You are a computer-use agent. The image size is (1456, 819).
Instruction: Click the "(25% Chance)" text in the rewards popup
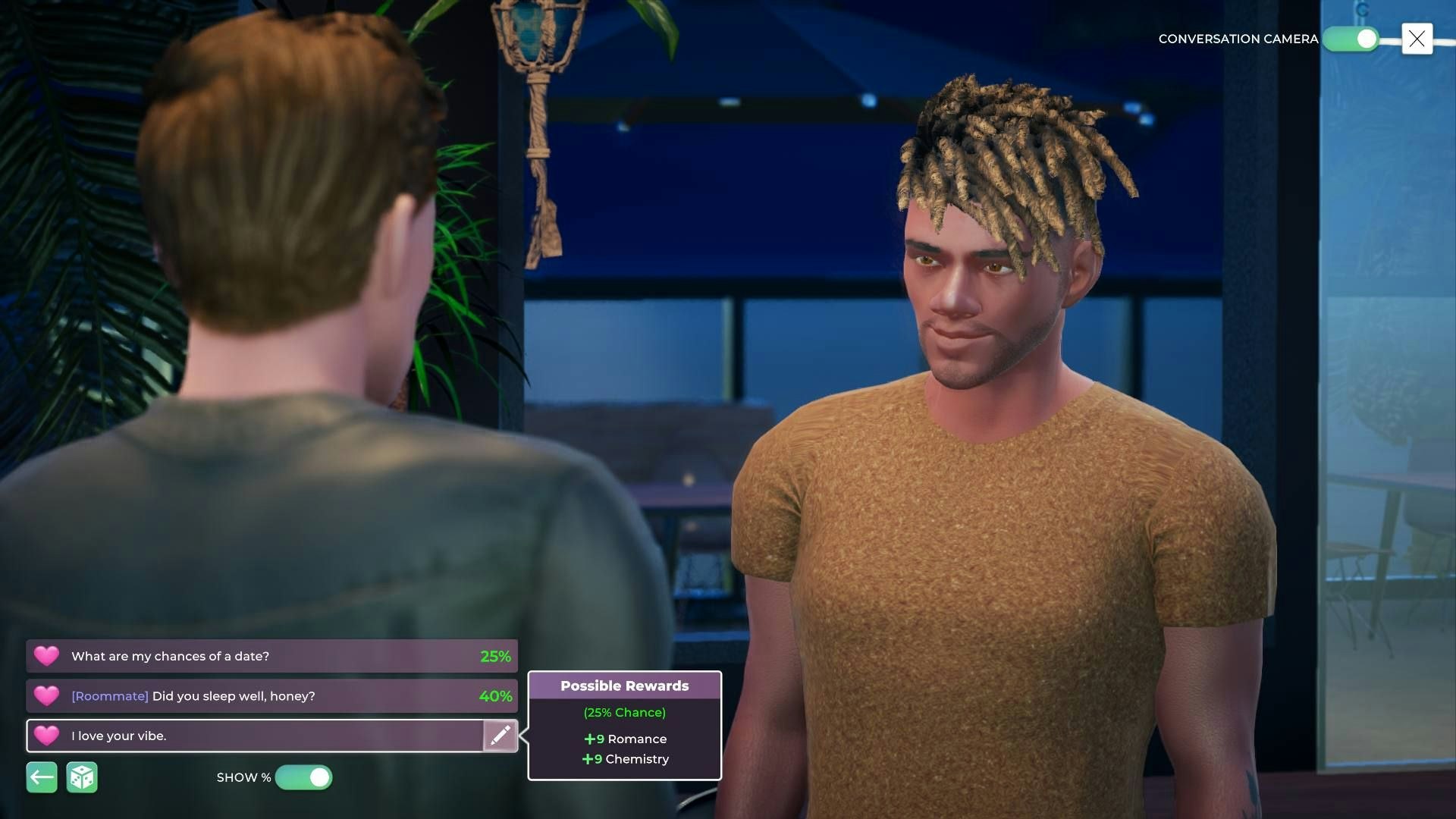pos(624,712)
